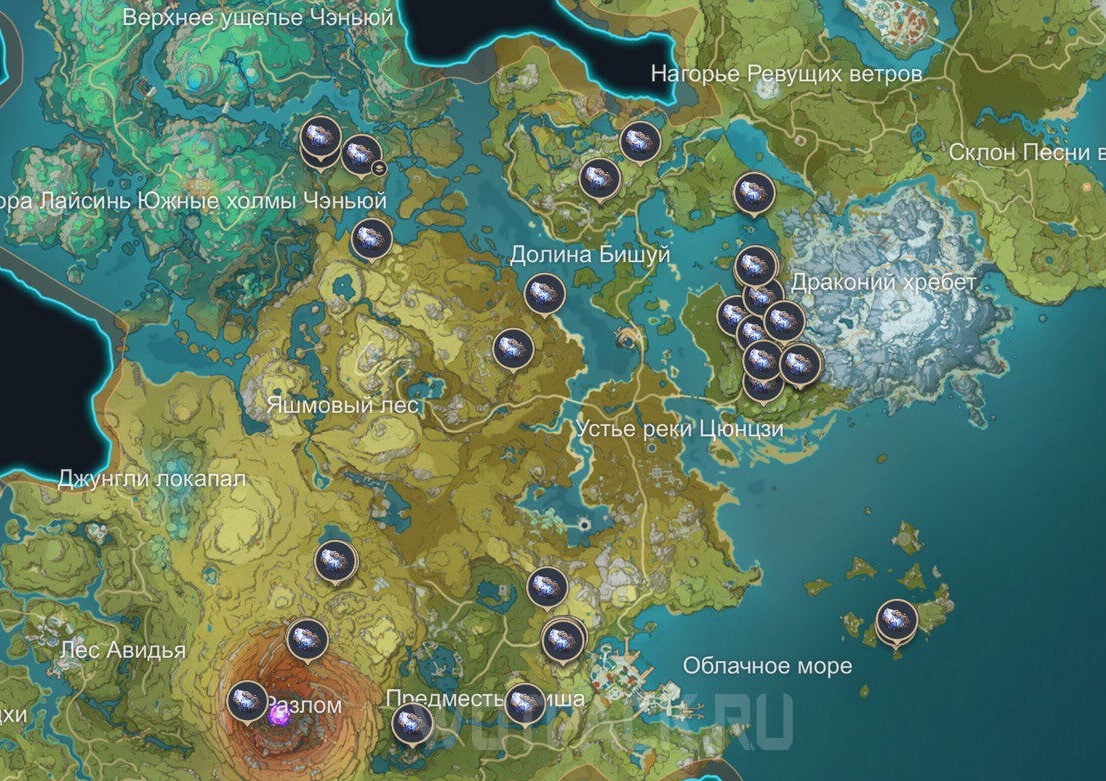1106x781 pixels.
Task: Pick the ore marker nearest Нагорье Ревущих ветров label
Action: pos(639,142)
